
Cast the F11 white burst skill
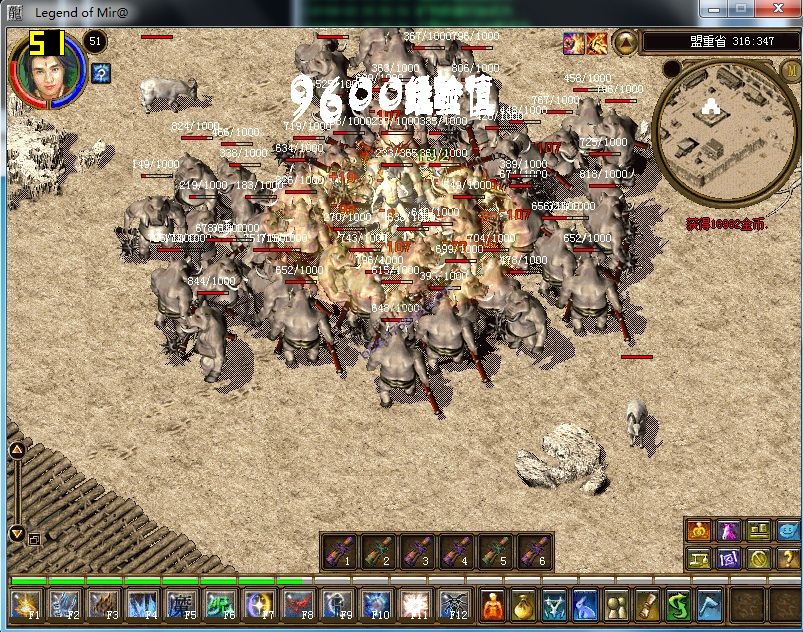click(416, 605)
